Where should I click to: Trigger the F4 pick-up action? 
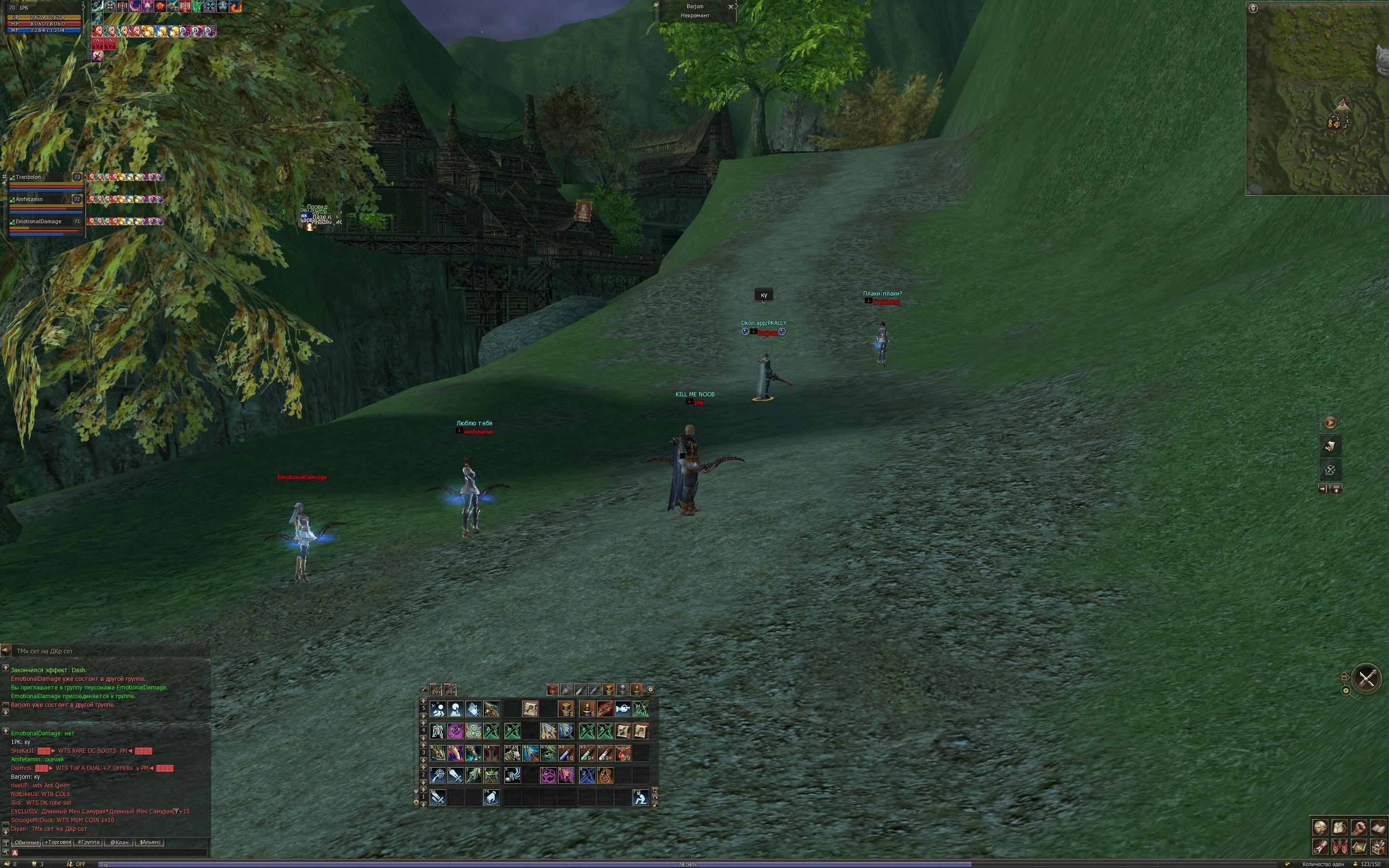[491, 798]
